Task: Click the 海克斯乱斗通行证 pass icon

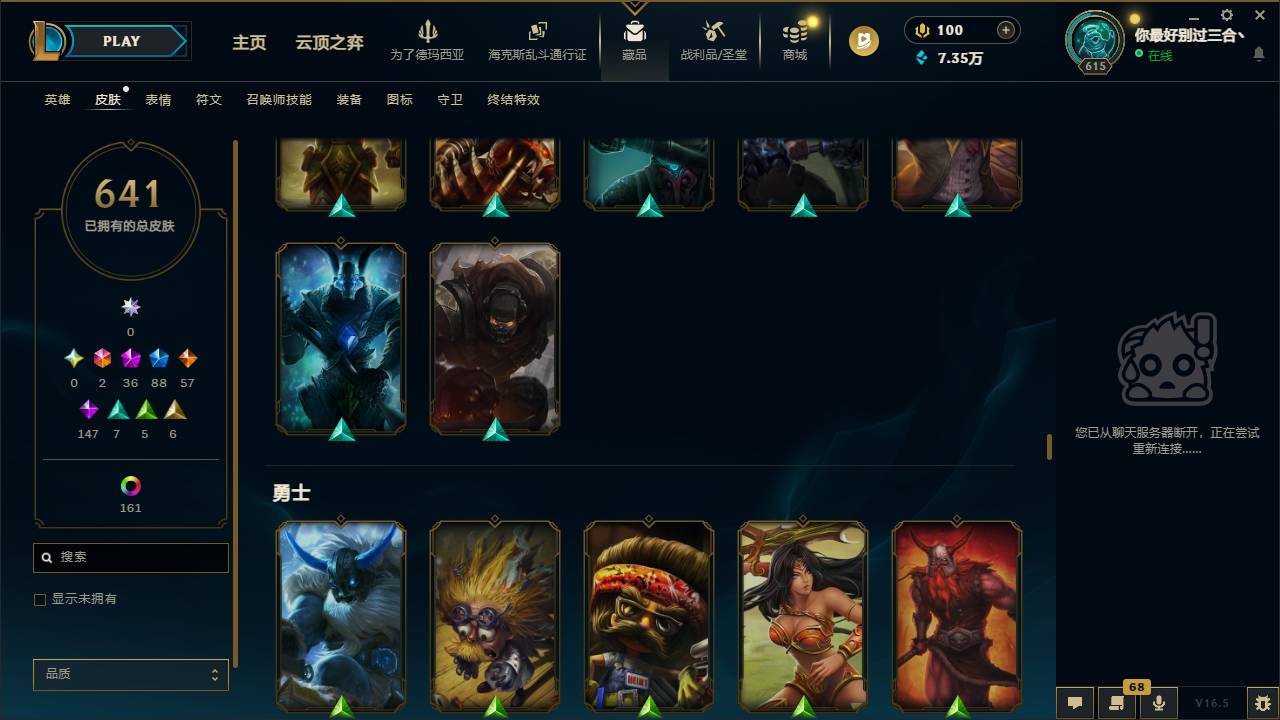Action: pyautogui.click(x=537, y=38)
